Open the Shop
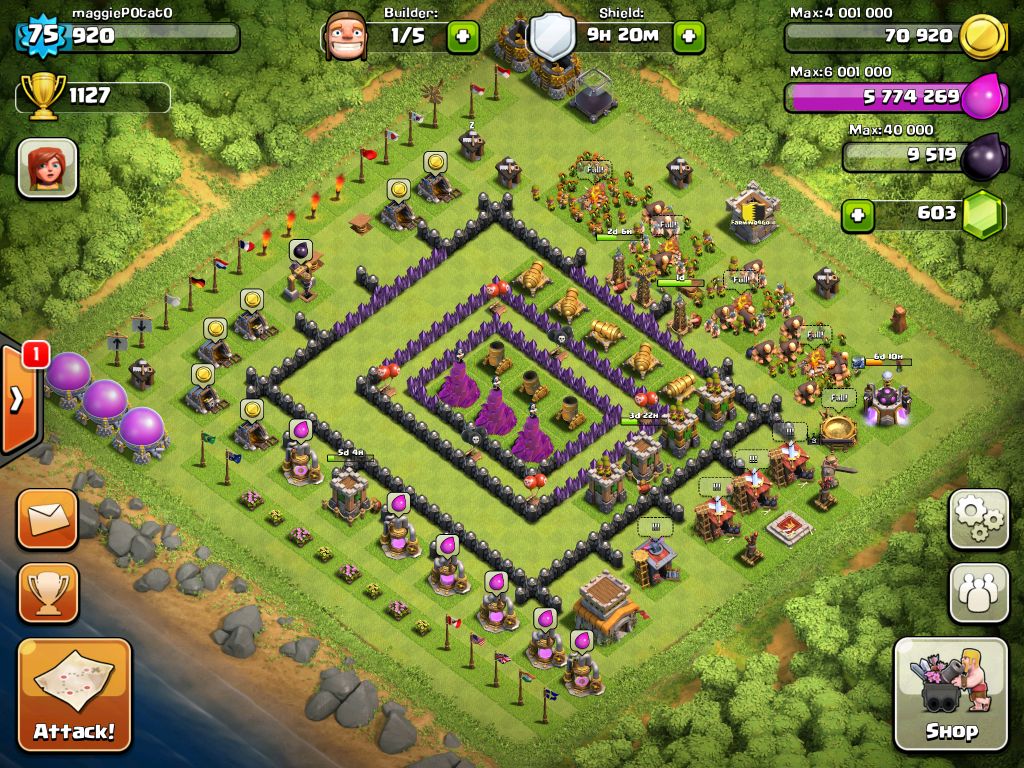 pyautogui.click(x=950, y=693)
